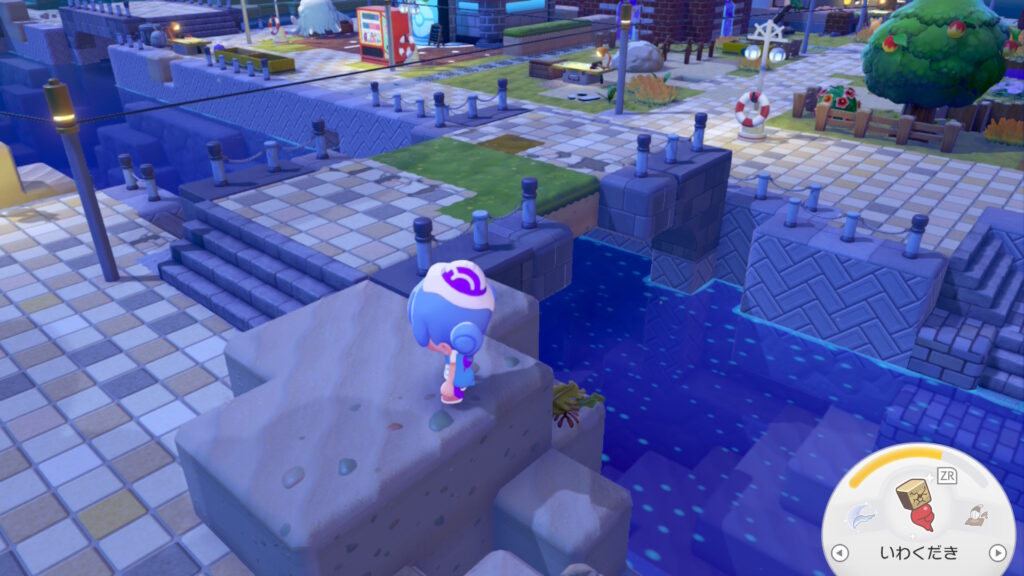1024x576 pixels.
Task: Cycle abilities with the left arrow
Action: click(x=842, y=553)
